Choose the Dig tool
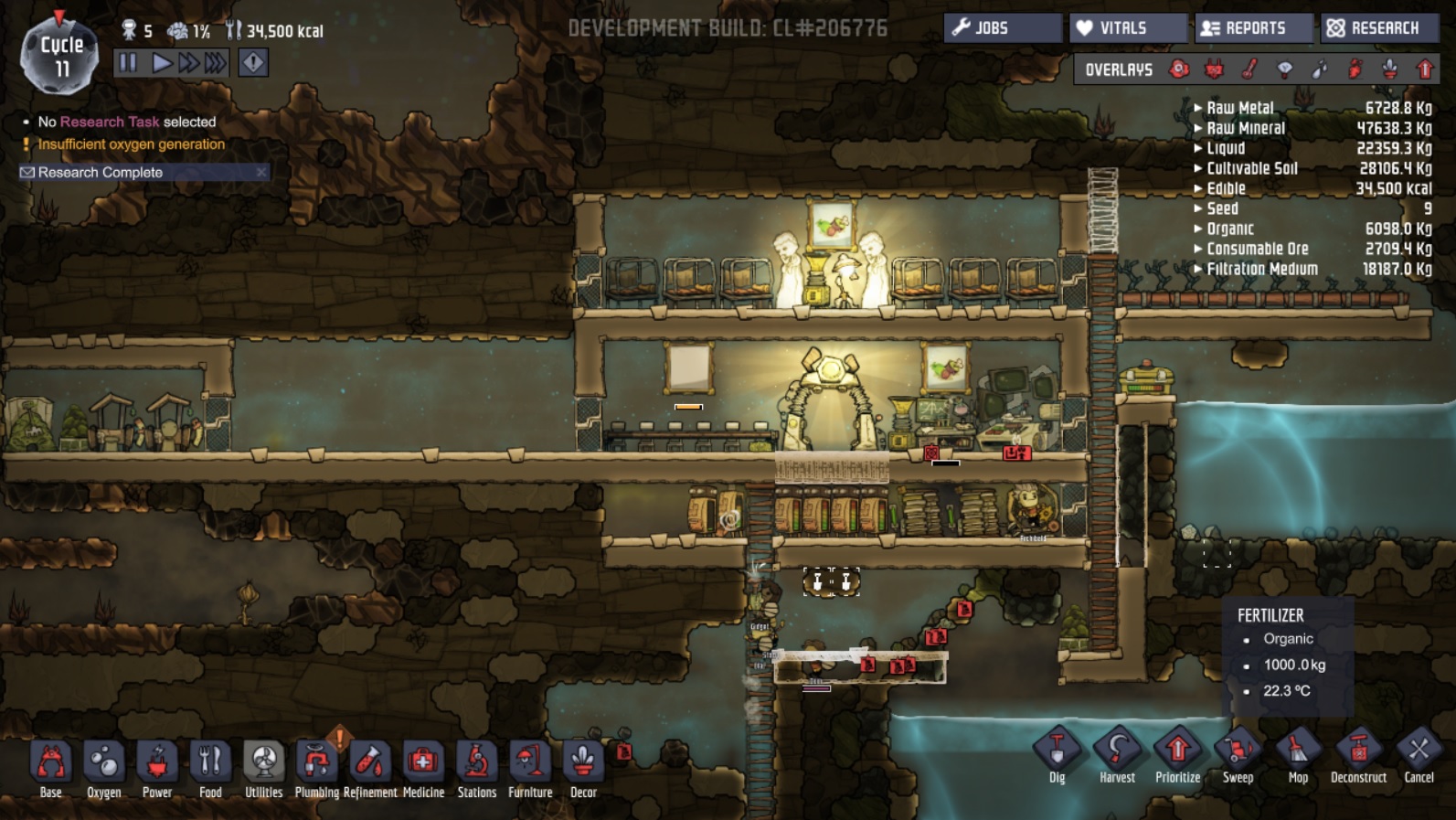The height and width of the screenshot is (820, 1456). (1057, 756)
